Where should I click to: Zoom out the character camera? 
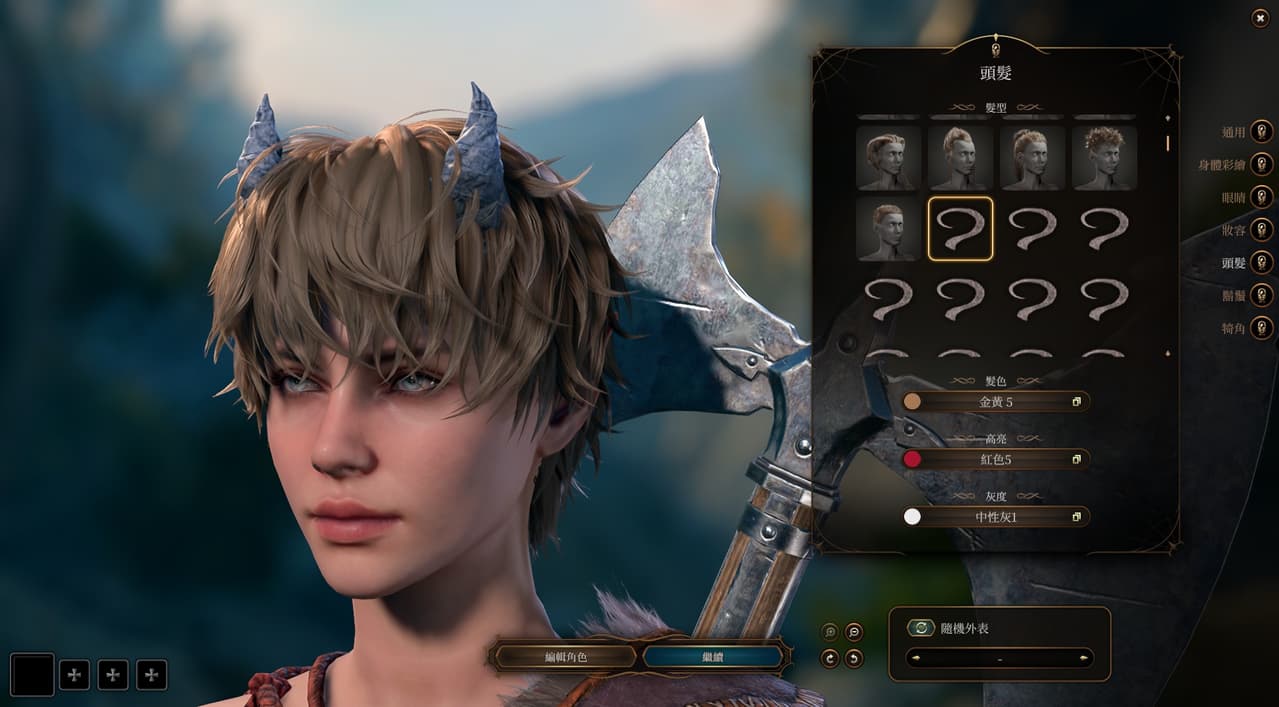coord(853,632)
